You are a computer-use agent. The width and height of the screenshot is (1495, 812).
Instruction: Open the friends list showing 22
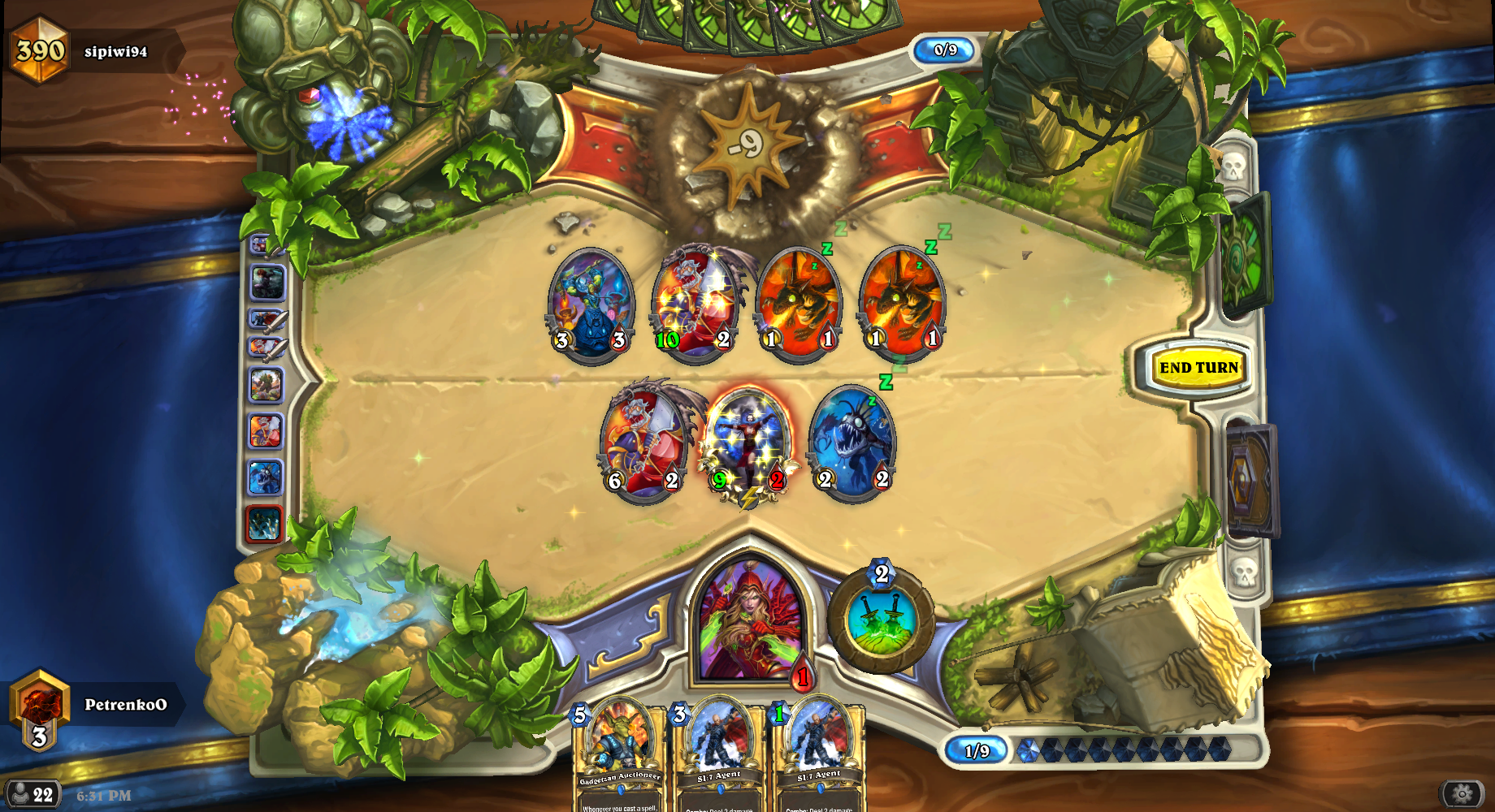click(32, 794)
